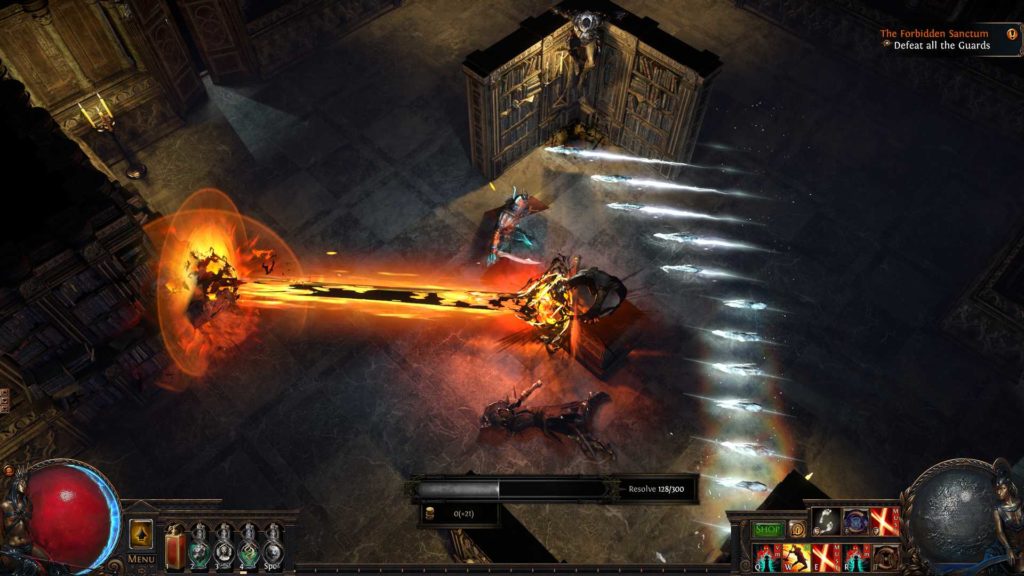1024x576 pixels.
Task: Activate the brown circular skill on T
Action: point(885,557)
